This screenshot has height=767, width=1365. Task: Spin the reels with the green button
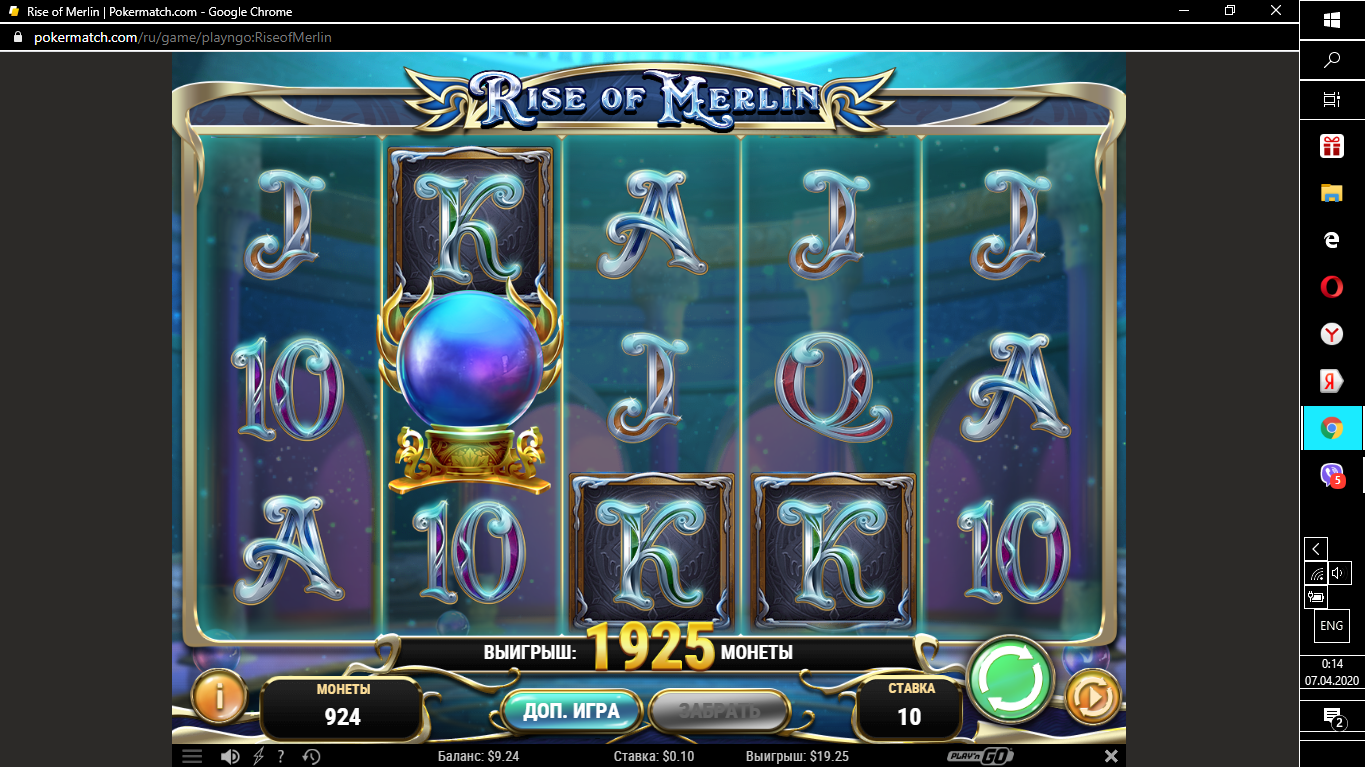1011,679
